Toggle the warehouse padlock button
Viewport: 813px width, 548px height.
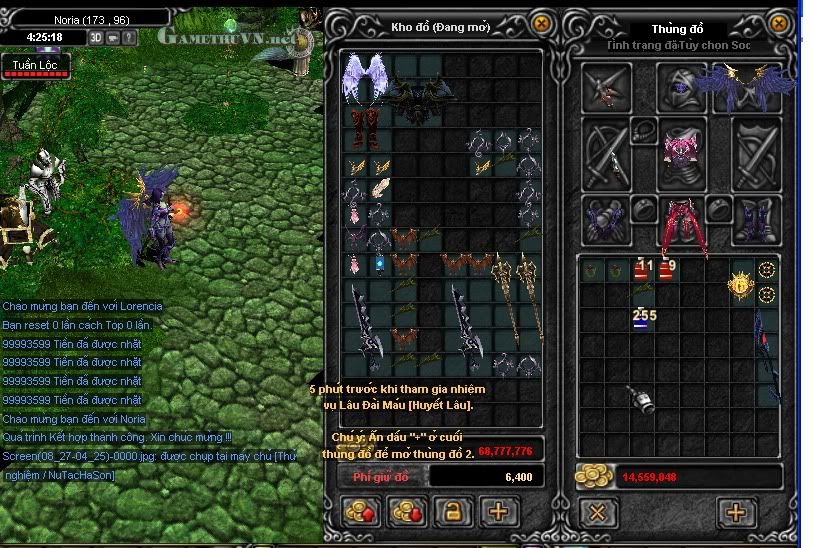click(453, 513)
